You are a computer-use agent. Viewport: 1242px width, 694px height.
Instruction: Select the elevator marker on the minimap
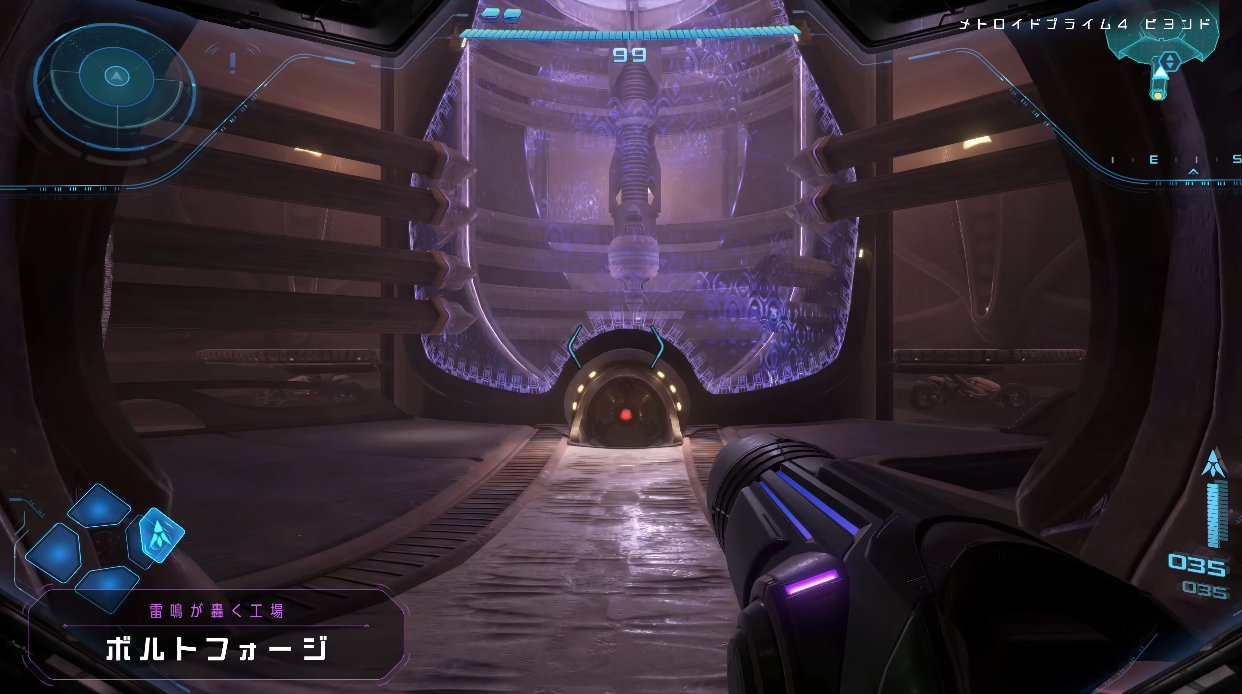click(1169, 60)
